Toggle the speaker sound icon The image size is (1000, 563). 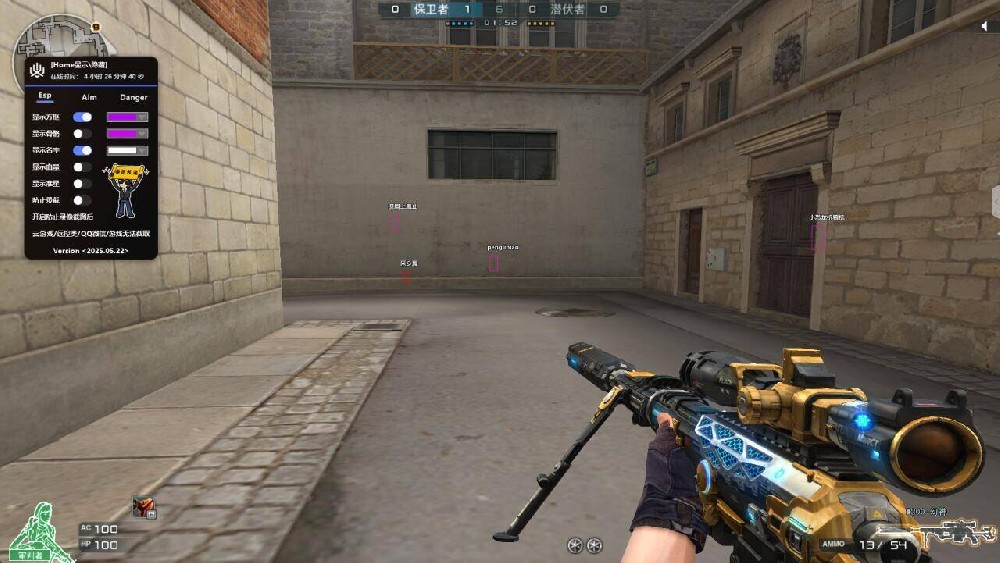click(987, 27)
